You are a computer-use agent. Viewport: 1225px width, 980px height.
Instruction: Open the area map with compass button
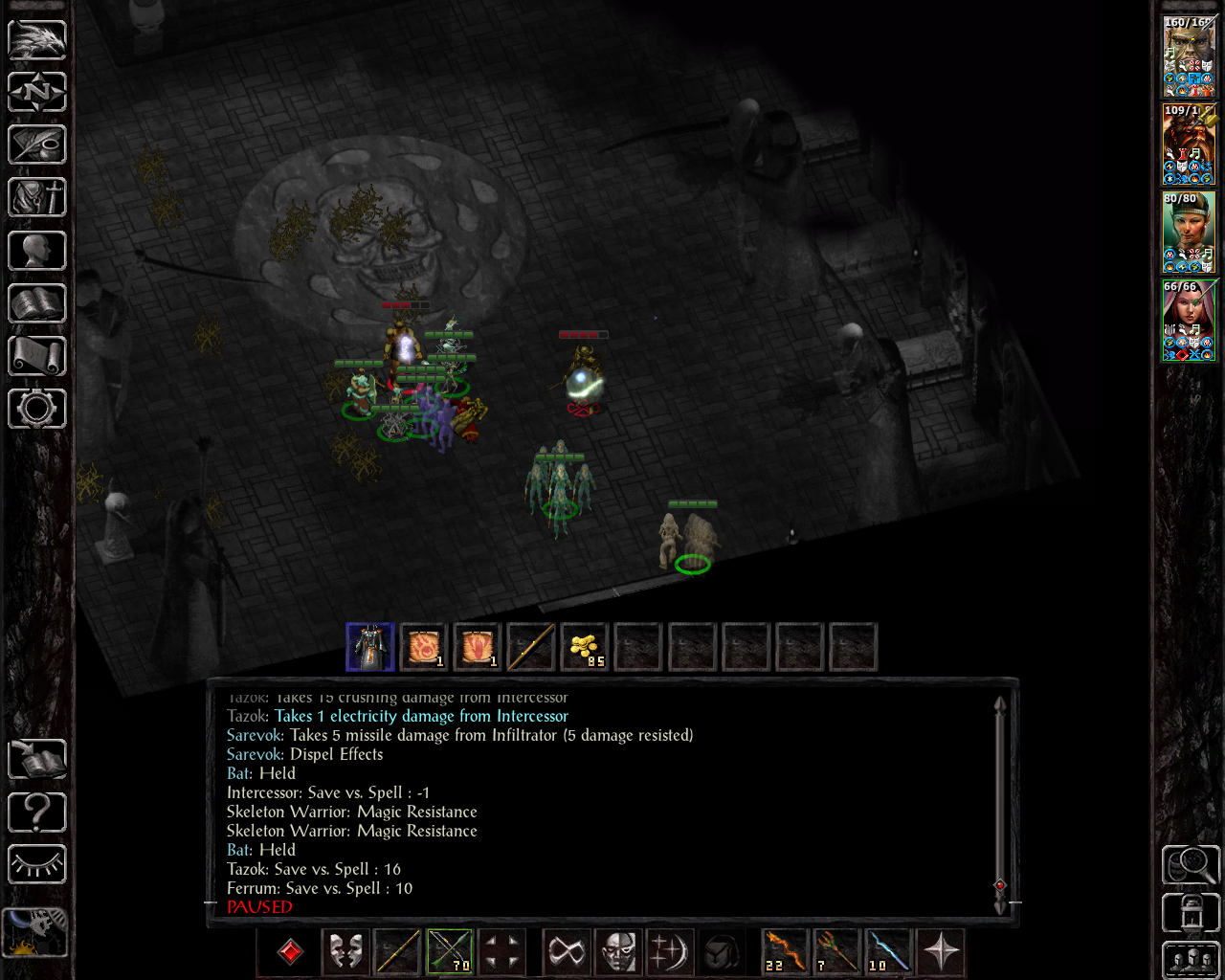tap(36, 92)
